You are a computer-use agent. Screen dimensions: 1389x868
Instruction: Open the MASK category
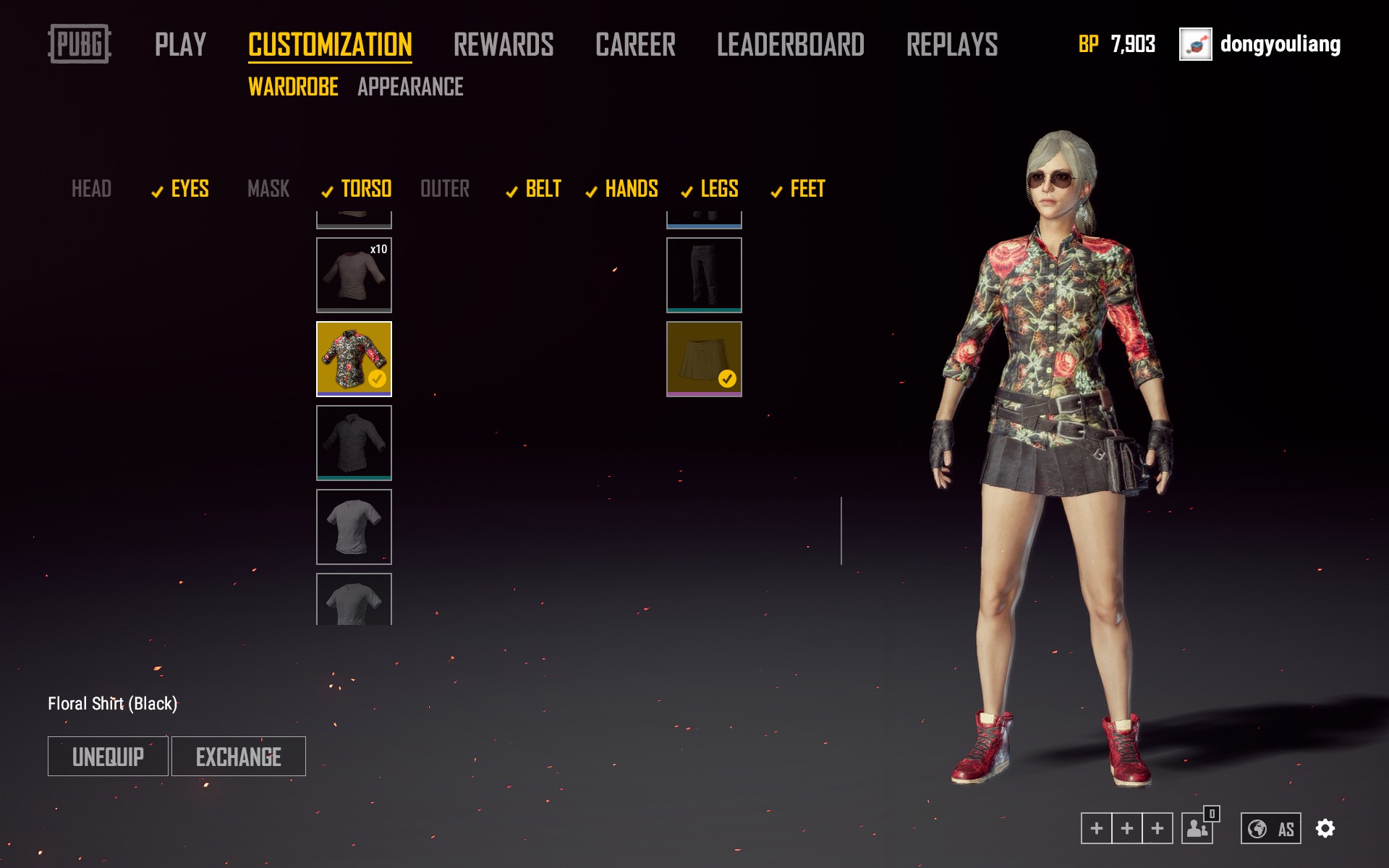pyautogui.click(x=268, y=189)
